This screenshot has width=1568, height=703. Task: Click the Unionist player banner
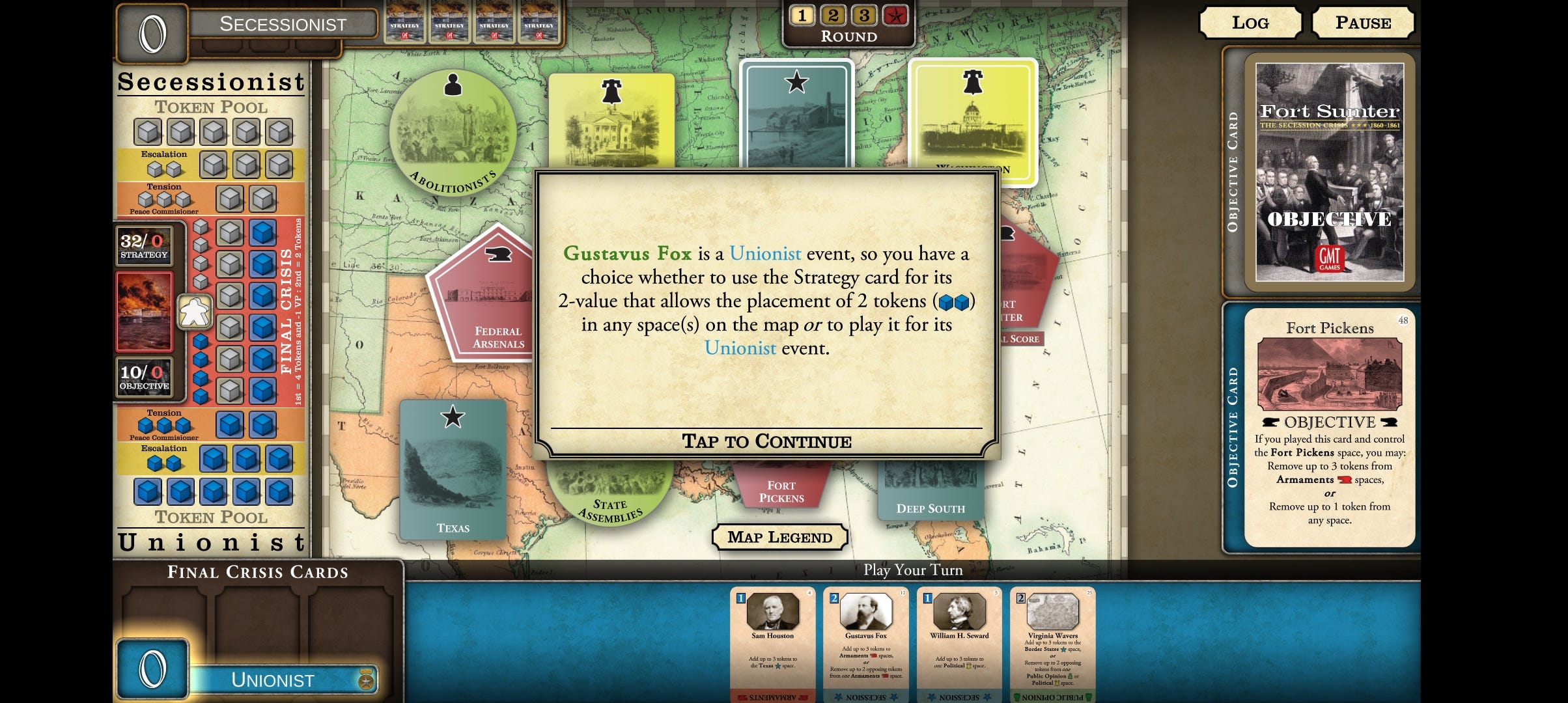(273, 680)
